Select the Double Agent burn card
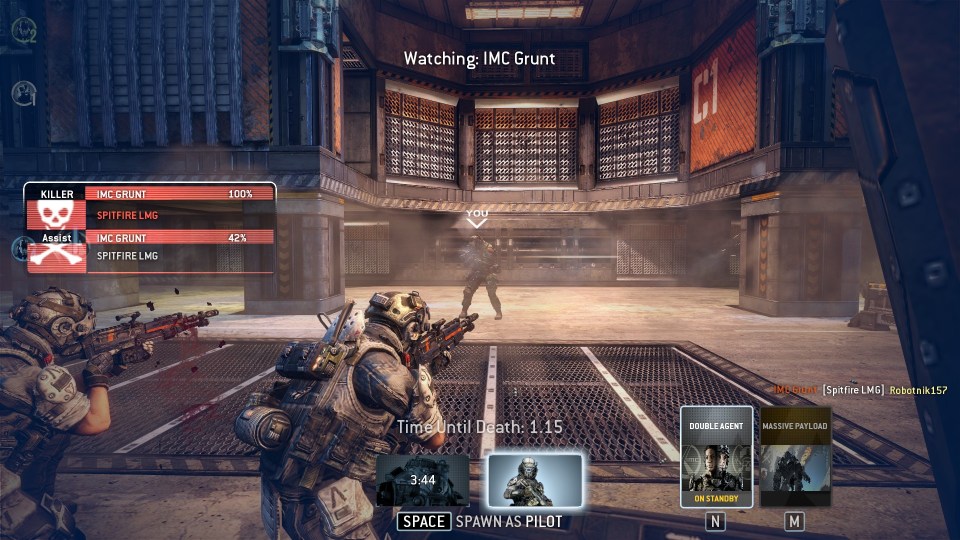 pyautogui.click(x=716, y=457)
